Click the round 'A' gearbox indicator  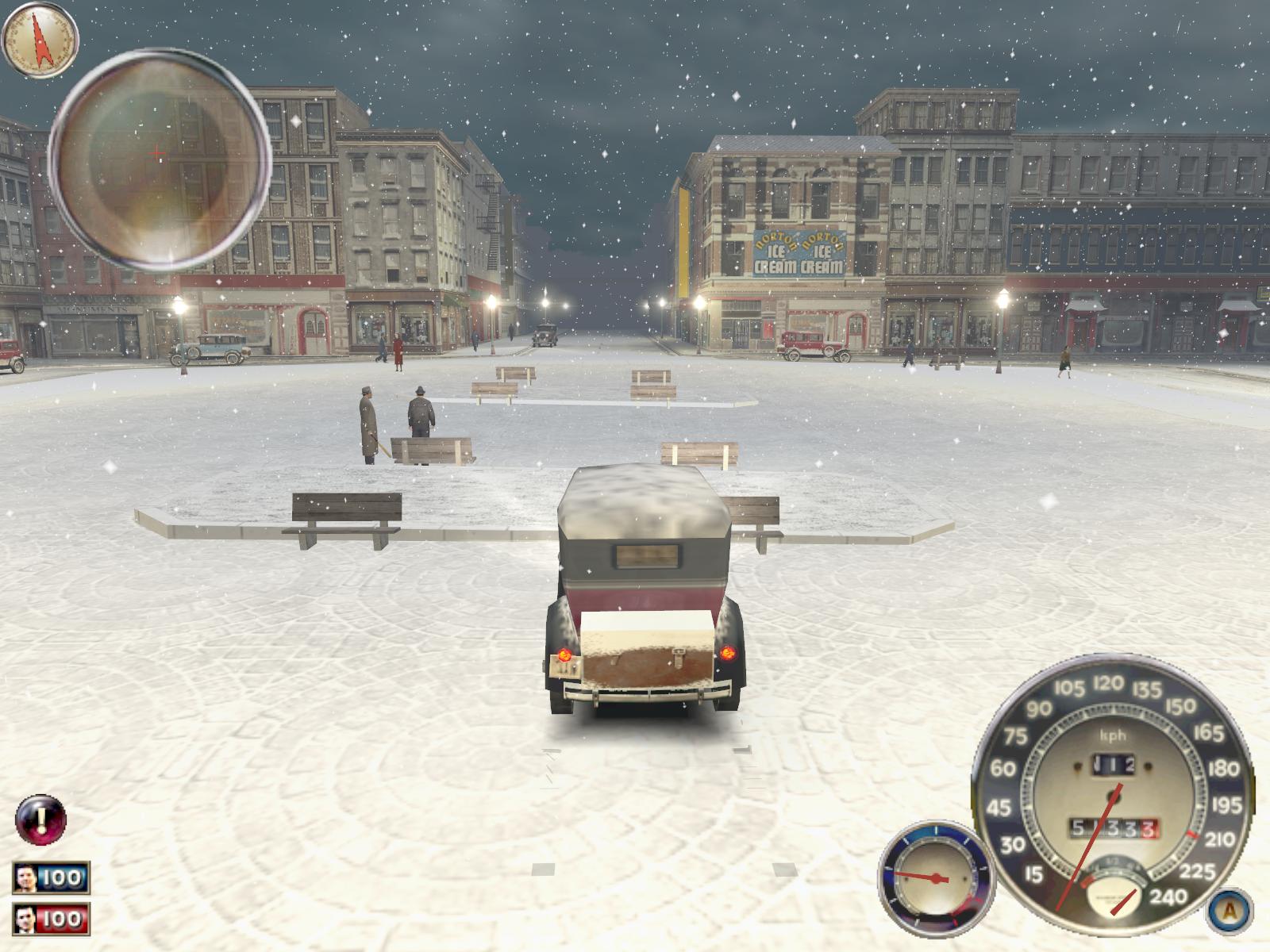click(1230, 911)
